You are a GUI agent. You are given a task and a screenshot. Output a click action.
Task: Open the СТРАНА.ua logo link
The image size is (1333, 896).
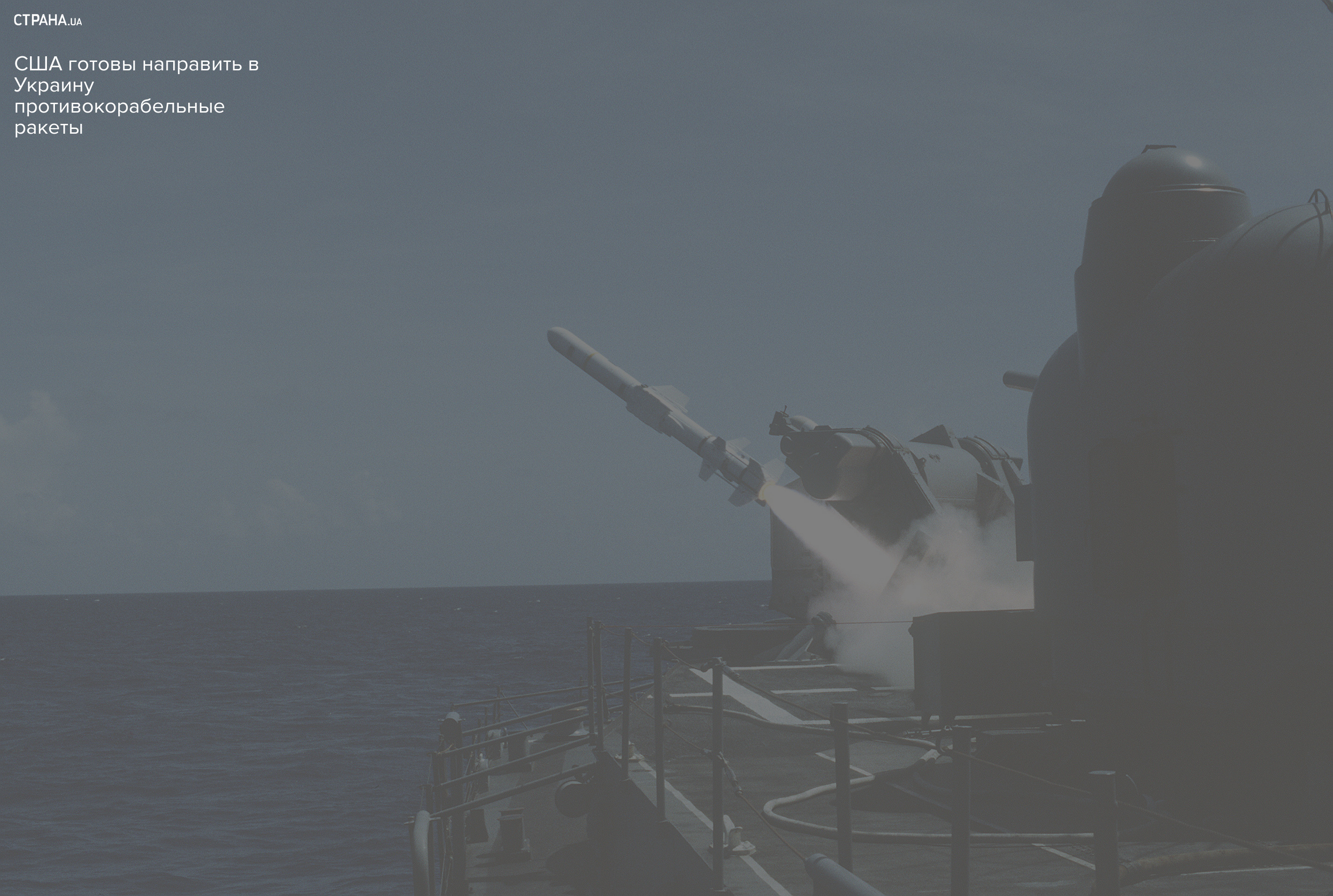(x=47, y=21)
